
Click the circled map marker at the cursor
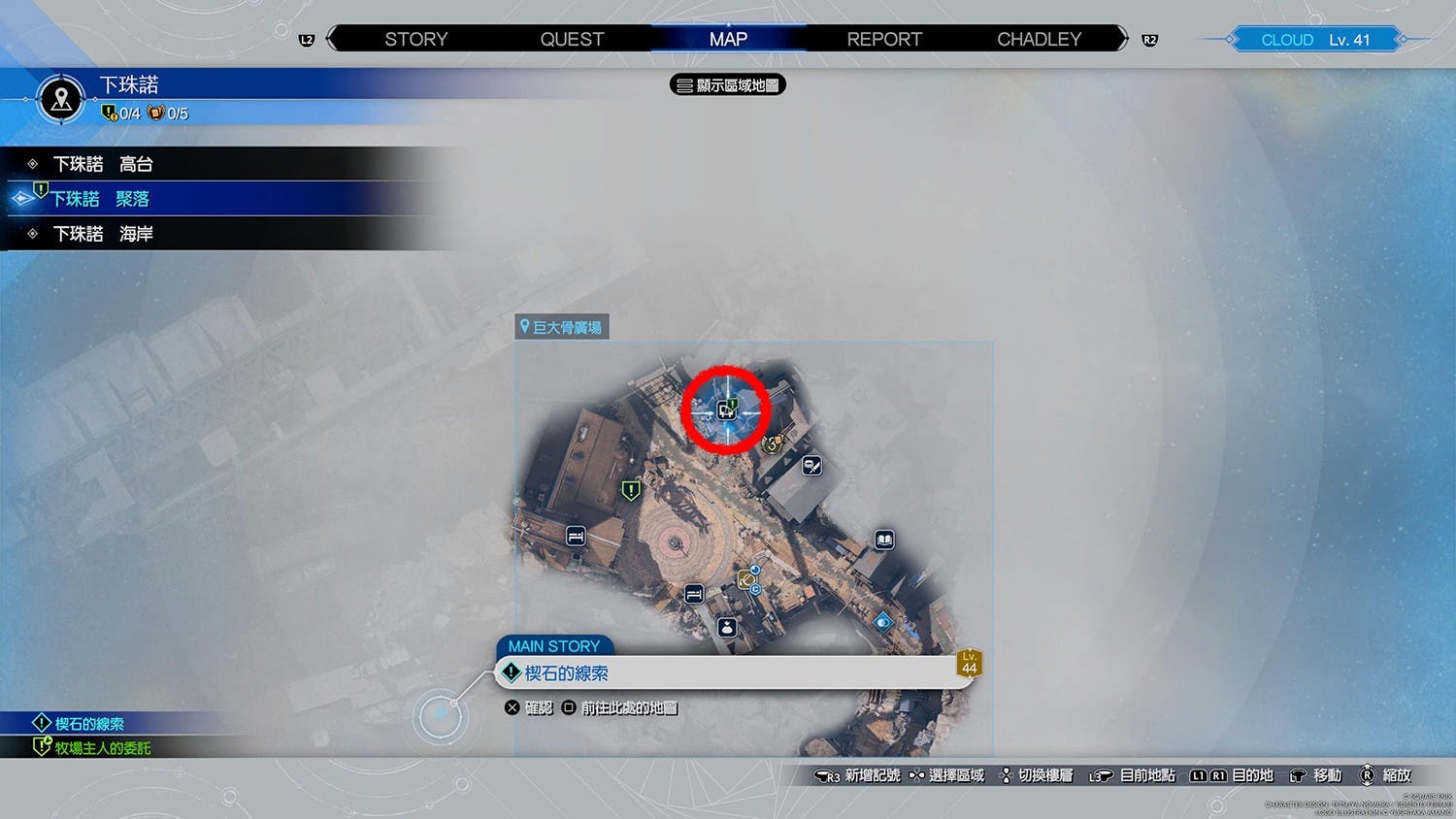point(726,410)
